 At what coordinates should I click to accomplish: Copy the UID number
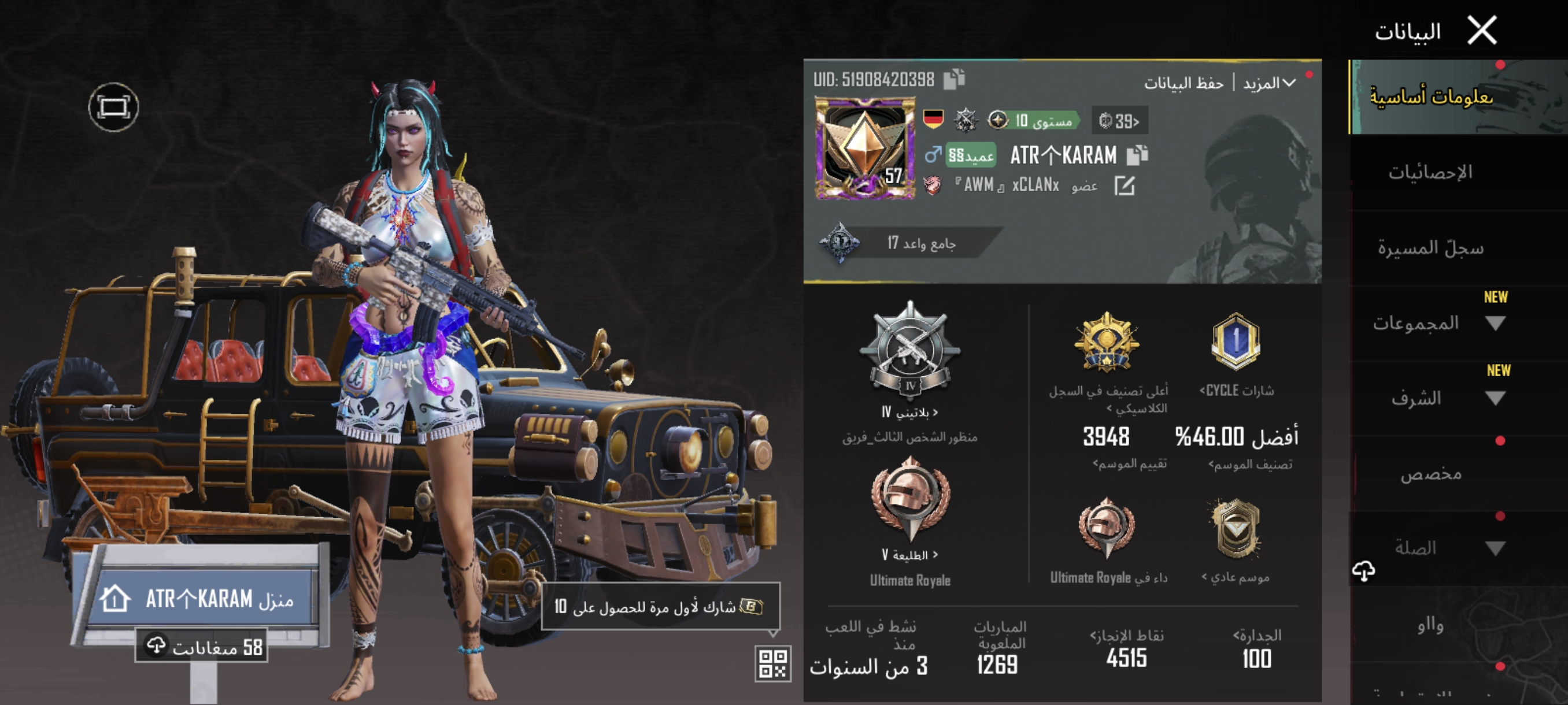pyautogui.click(x=954, y=79)
